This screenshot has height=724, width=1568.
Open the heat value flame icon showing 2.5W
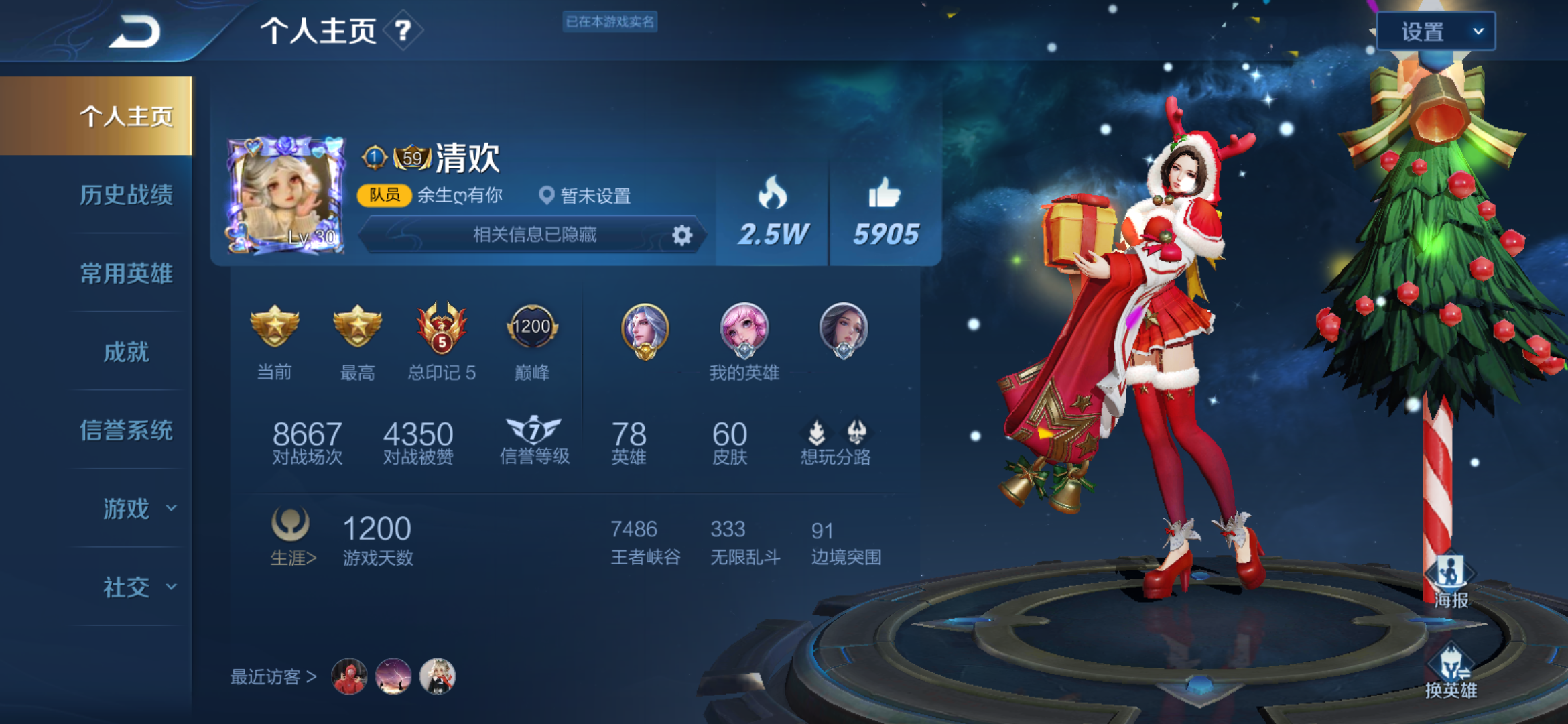point(771,196)
